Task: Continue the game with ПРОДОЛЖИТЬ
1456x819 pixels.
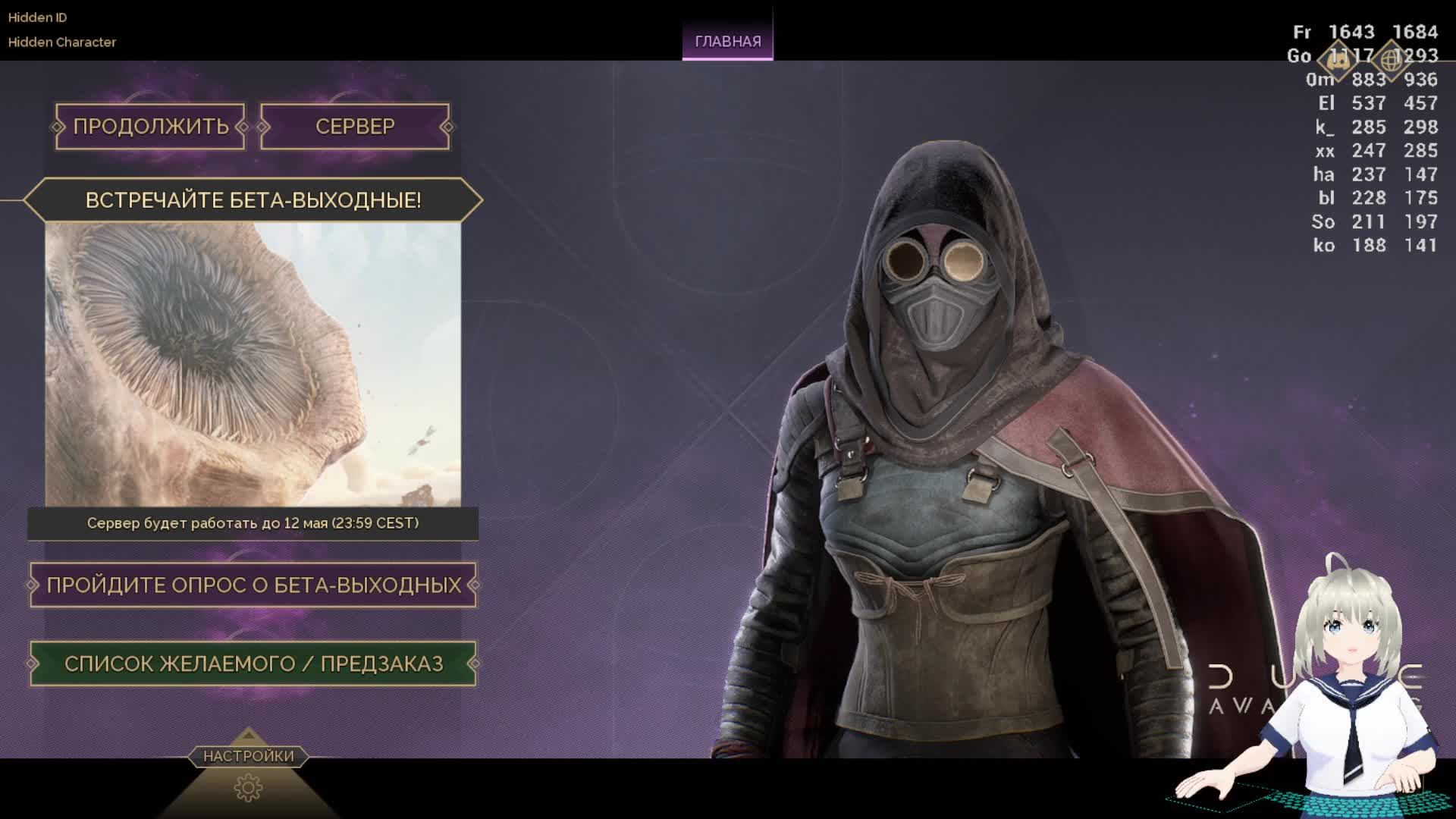Action: pyautogui.click(x=150, y=127)
